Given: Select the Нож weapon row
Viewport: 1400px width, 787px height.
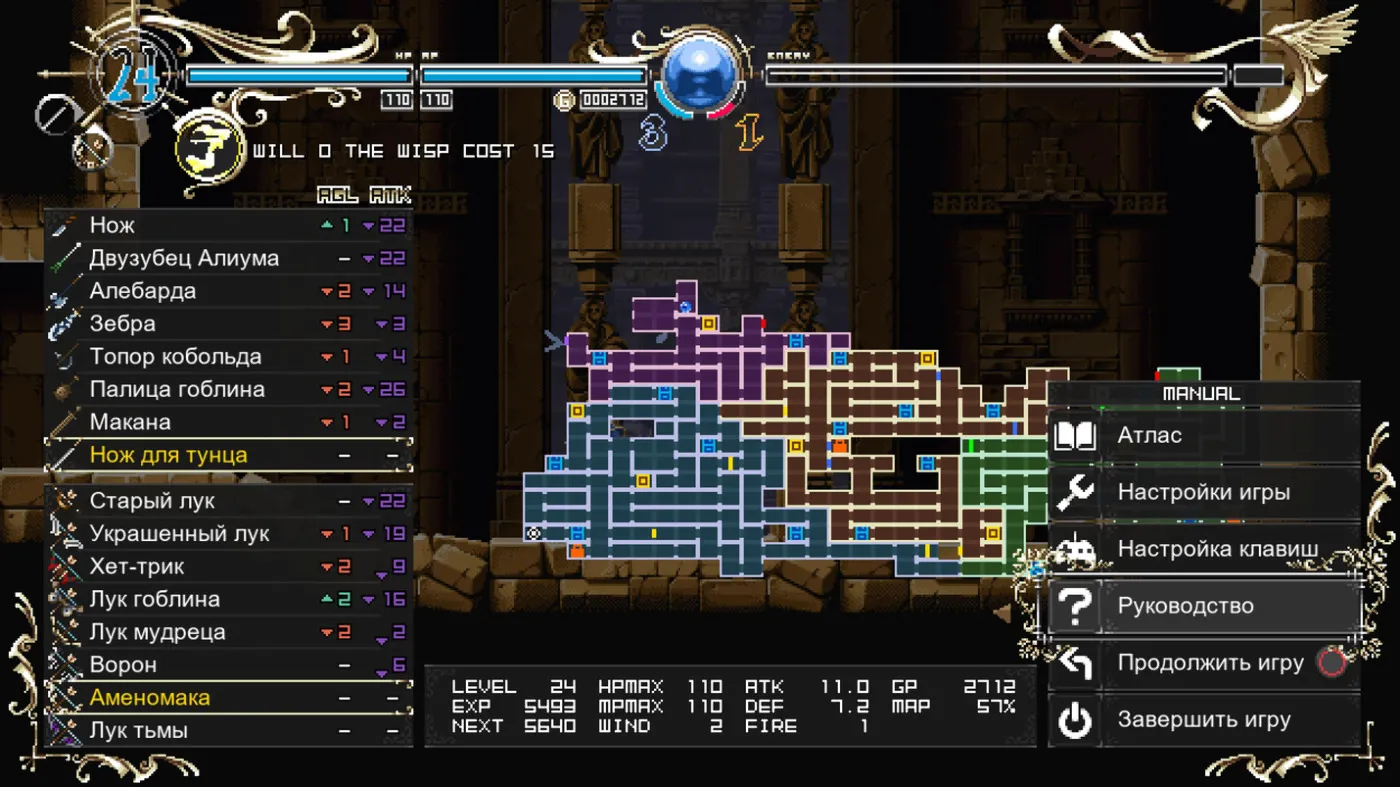Looking at the screenshot, I should click(228, 226).
